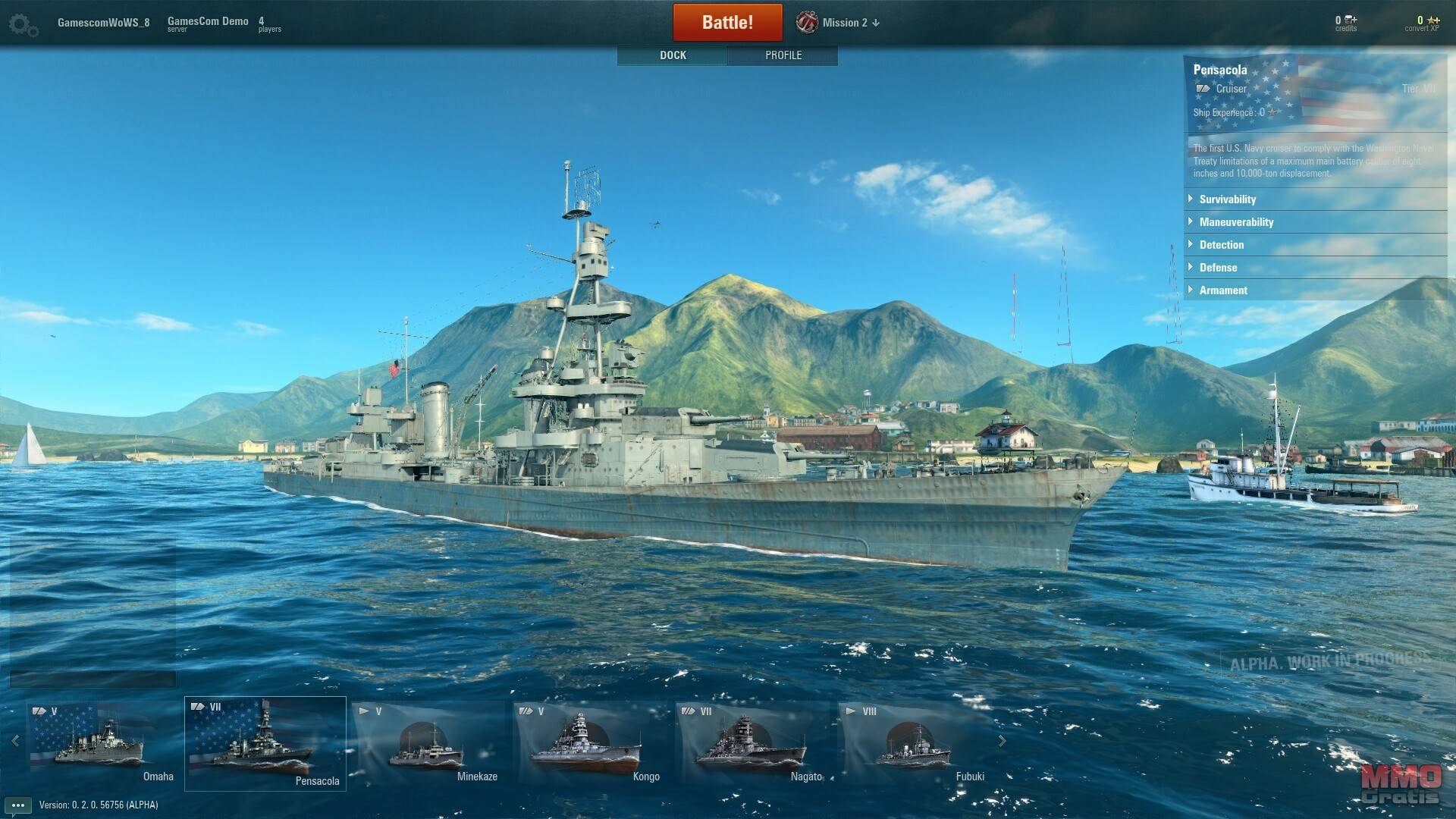Select the Kongo battleship card
This screenshot has height=819, width=1456.
point(589,743)
